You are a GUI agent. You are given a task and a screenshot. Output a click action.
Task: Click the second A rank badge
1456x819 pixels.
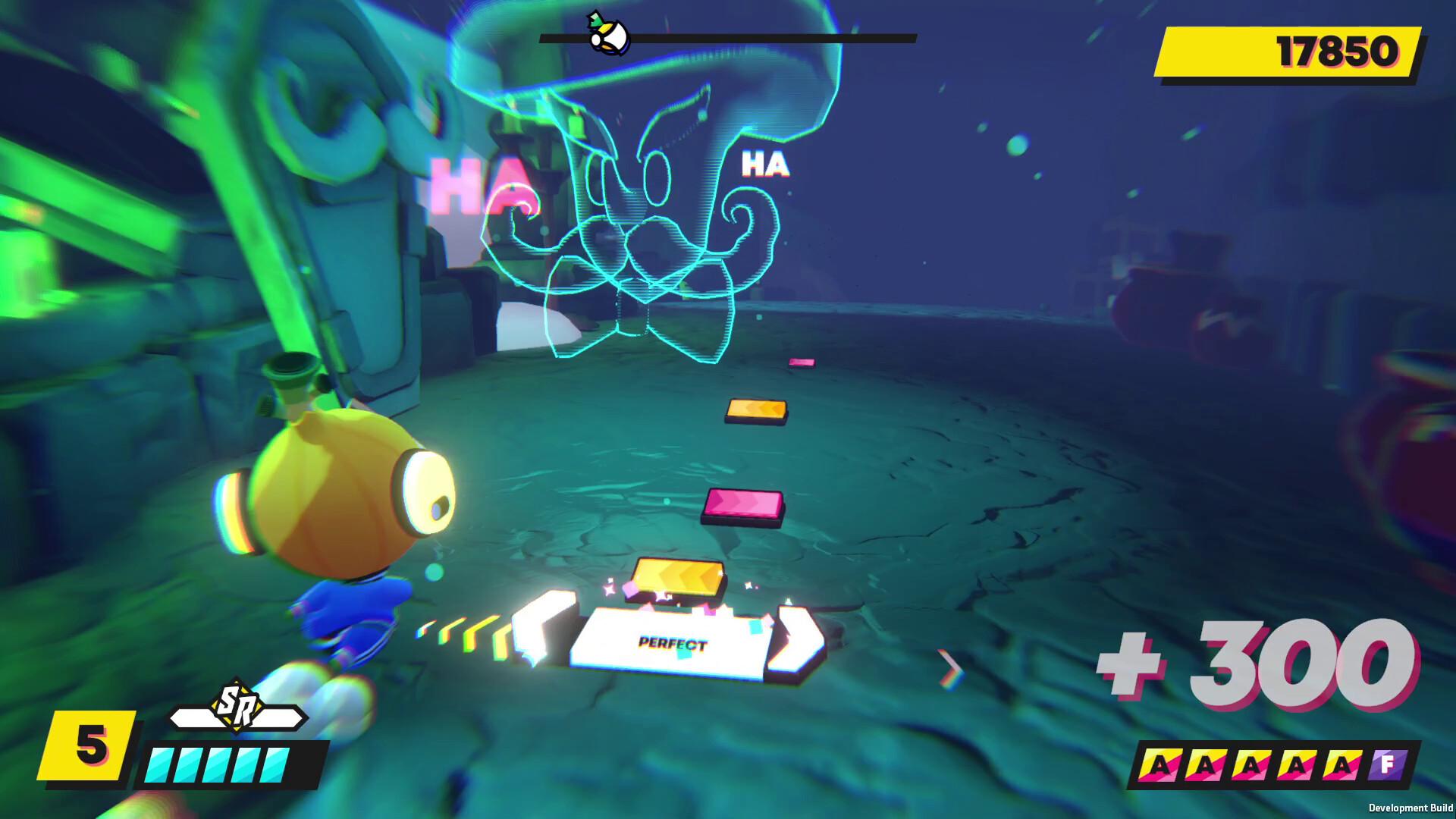1203,766
